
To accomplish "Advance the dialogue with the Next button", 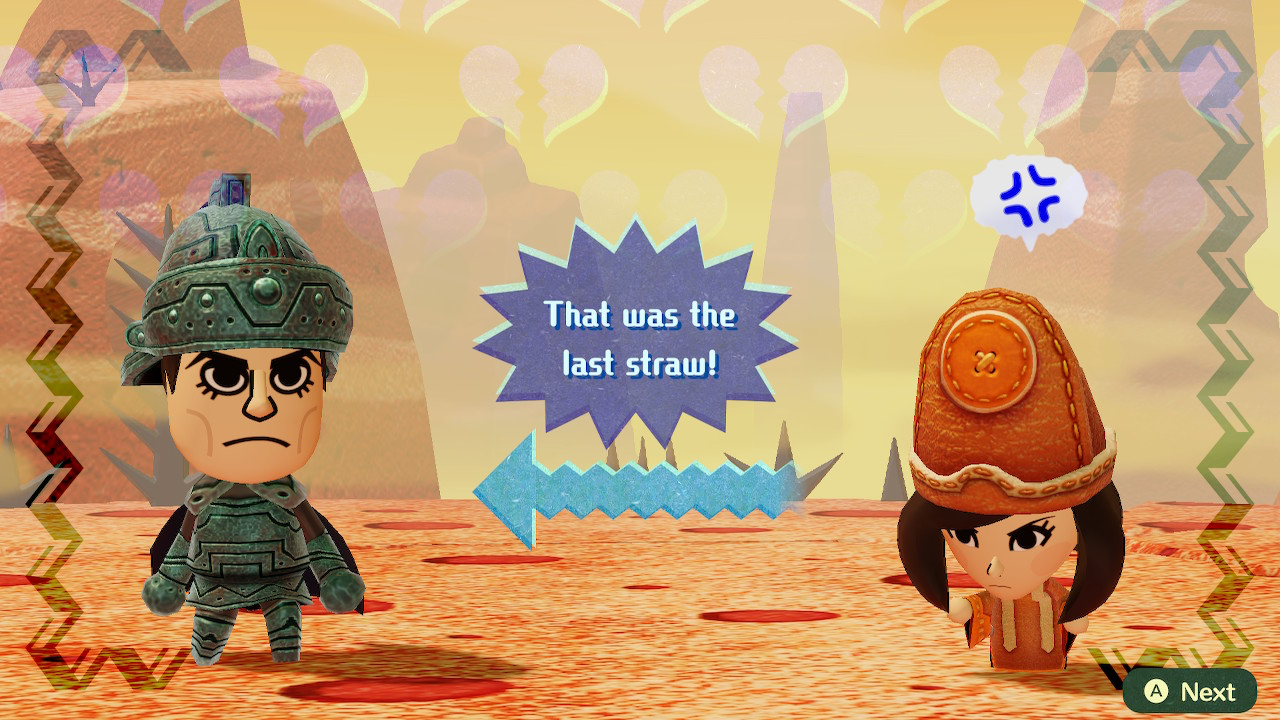I will pos(1190,691).
